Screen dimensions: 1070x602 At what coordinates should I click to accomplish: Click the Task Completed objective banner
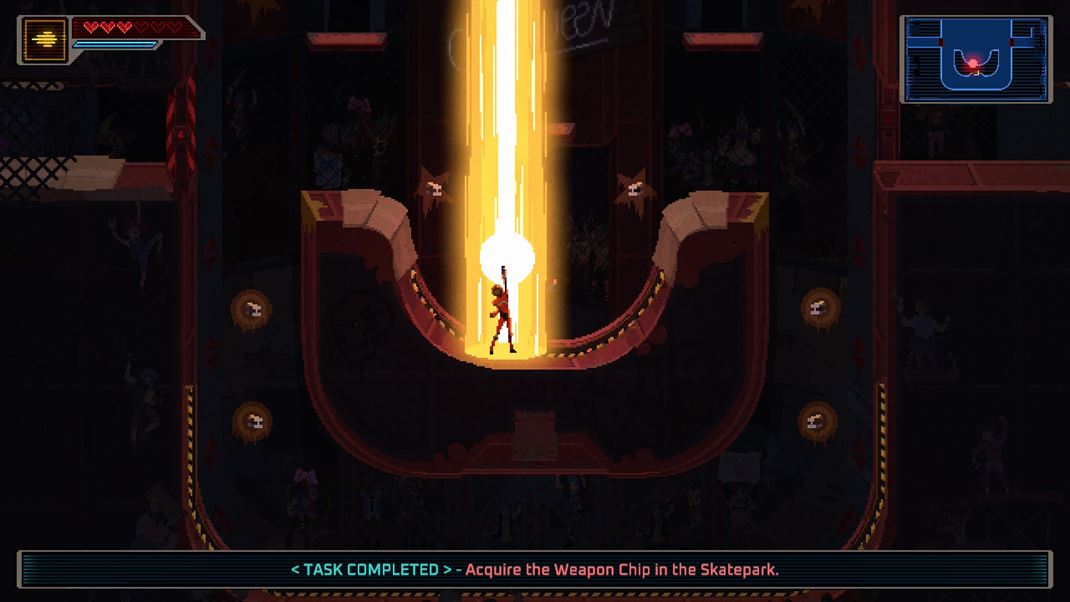pos(534,569)
